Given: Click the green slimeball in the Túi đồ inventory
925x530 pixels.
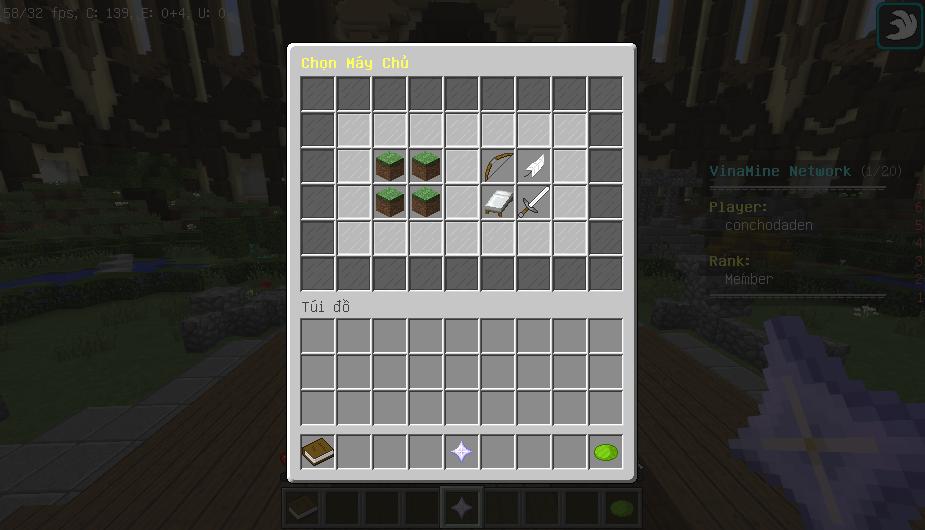Looking at the screenshot, I should (605, 452).
